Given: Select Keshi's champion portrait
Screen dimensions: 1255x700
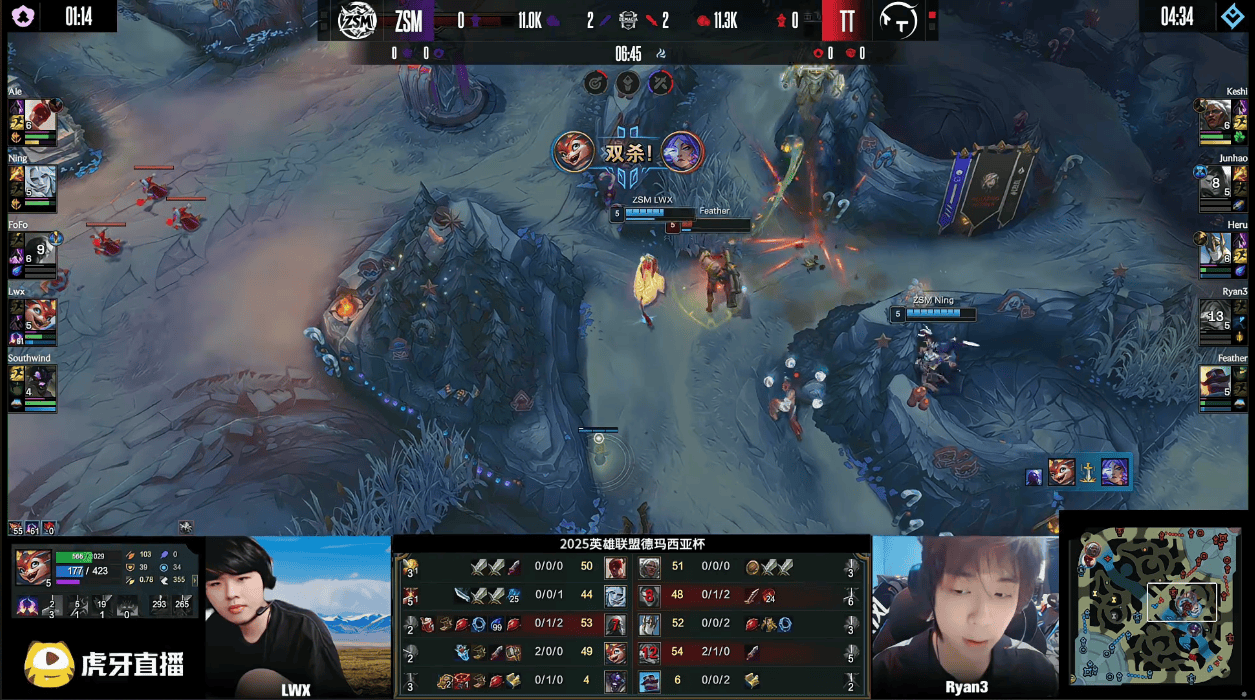Looking at the screenshot, I should (x=1215, y=117).
